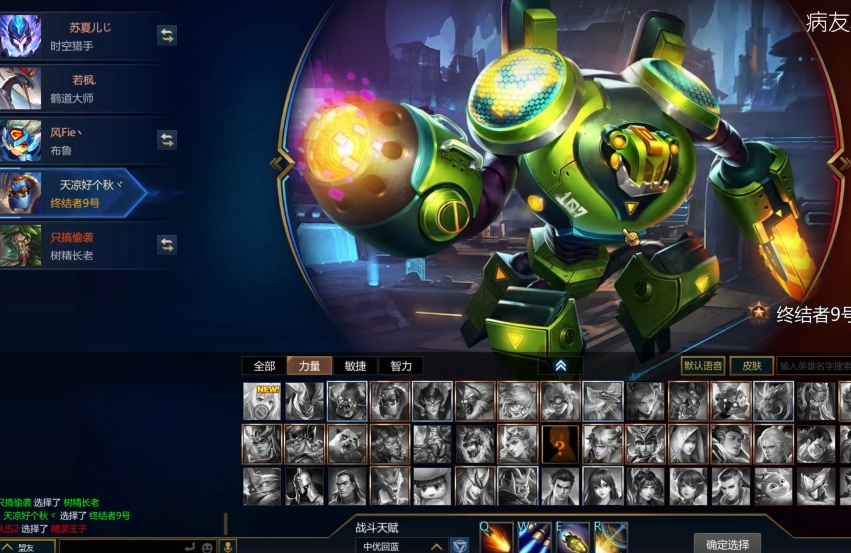Image resolution: width=851 pixels, height=553 pixels.
Task: Toggle the chat microphone button
Action: coord(227,547)
